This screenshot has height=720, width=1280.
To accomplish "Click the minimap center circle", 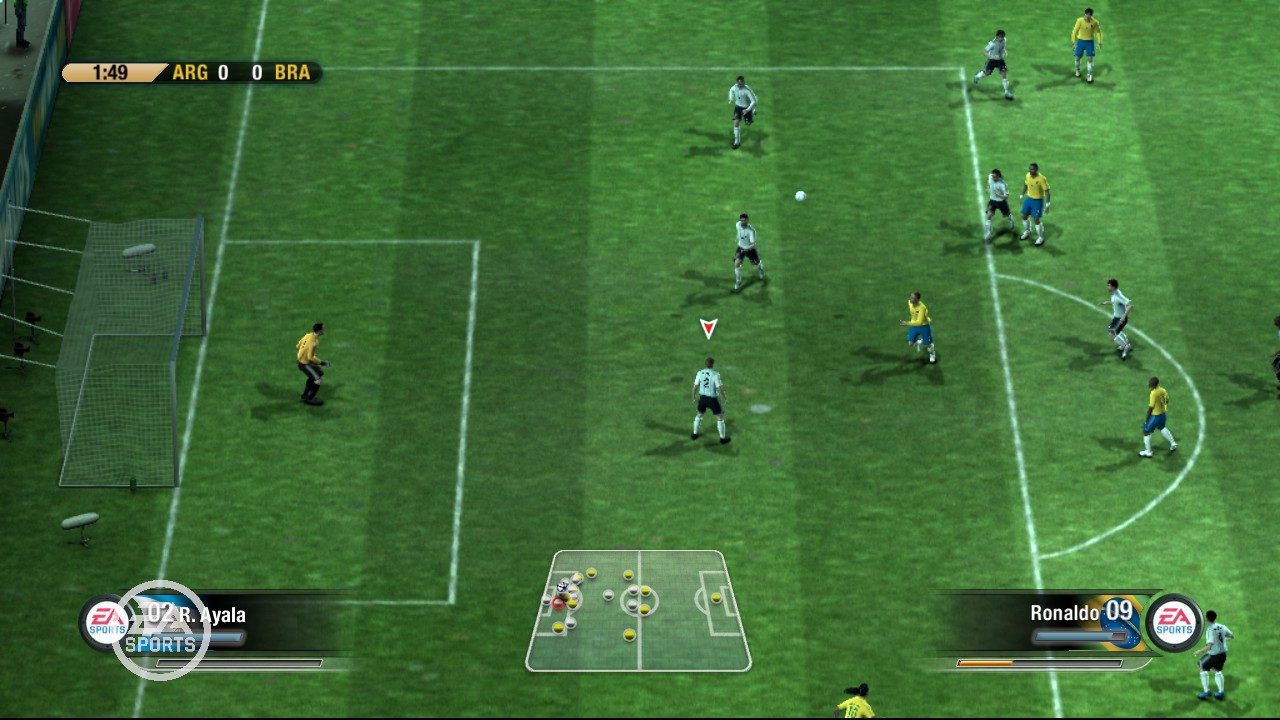I will (639, 601).
